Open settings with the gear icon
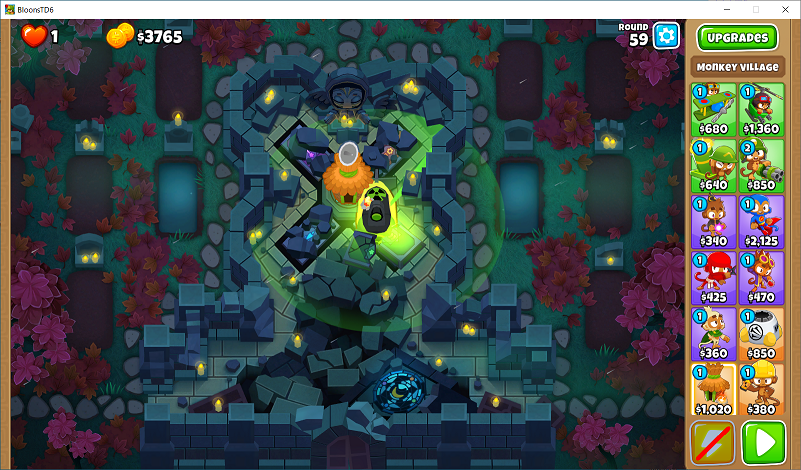The height and width of the screenshot is (470, 801). pyautogui.click(x=666, y=37)
